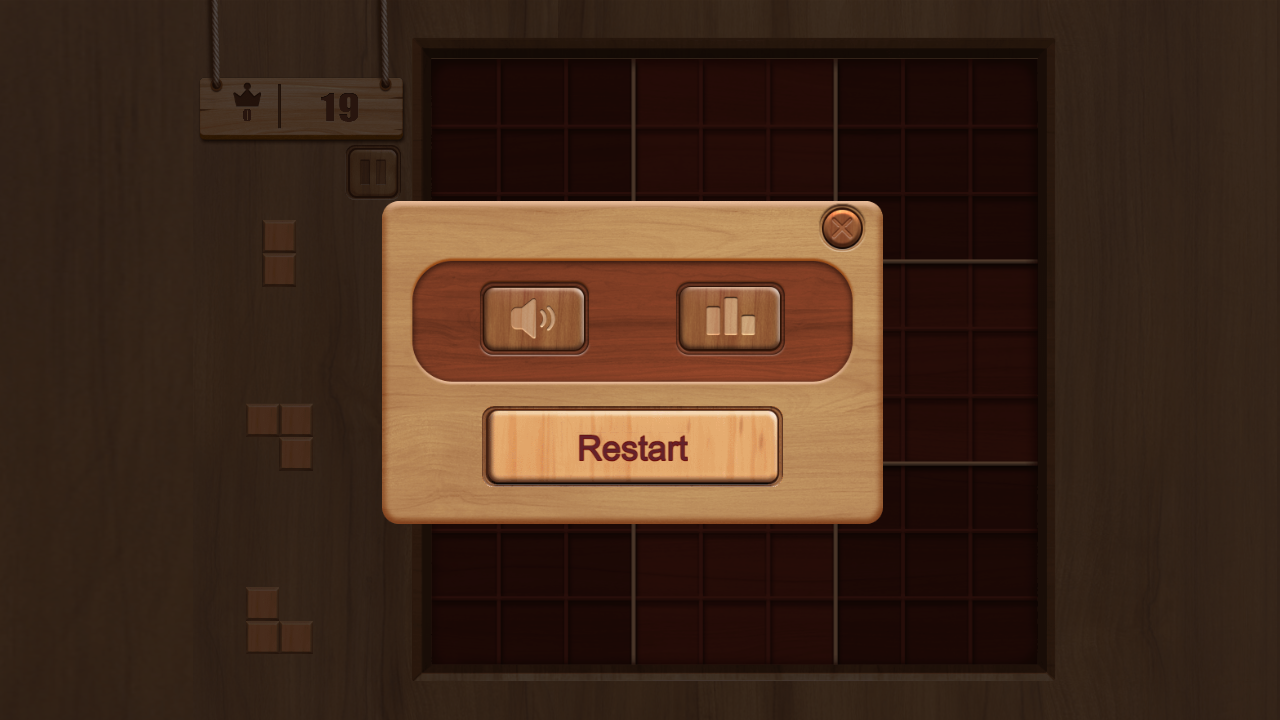Image resolution: width=1280 pixels, height=720 pixels.
Task: Toggle sound off in the options panel
Action: point(534,318)
